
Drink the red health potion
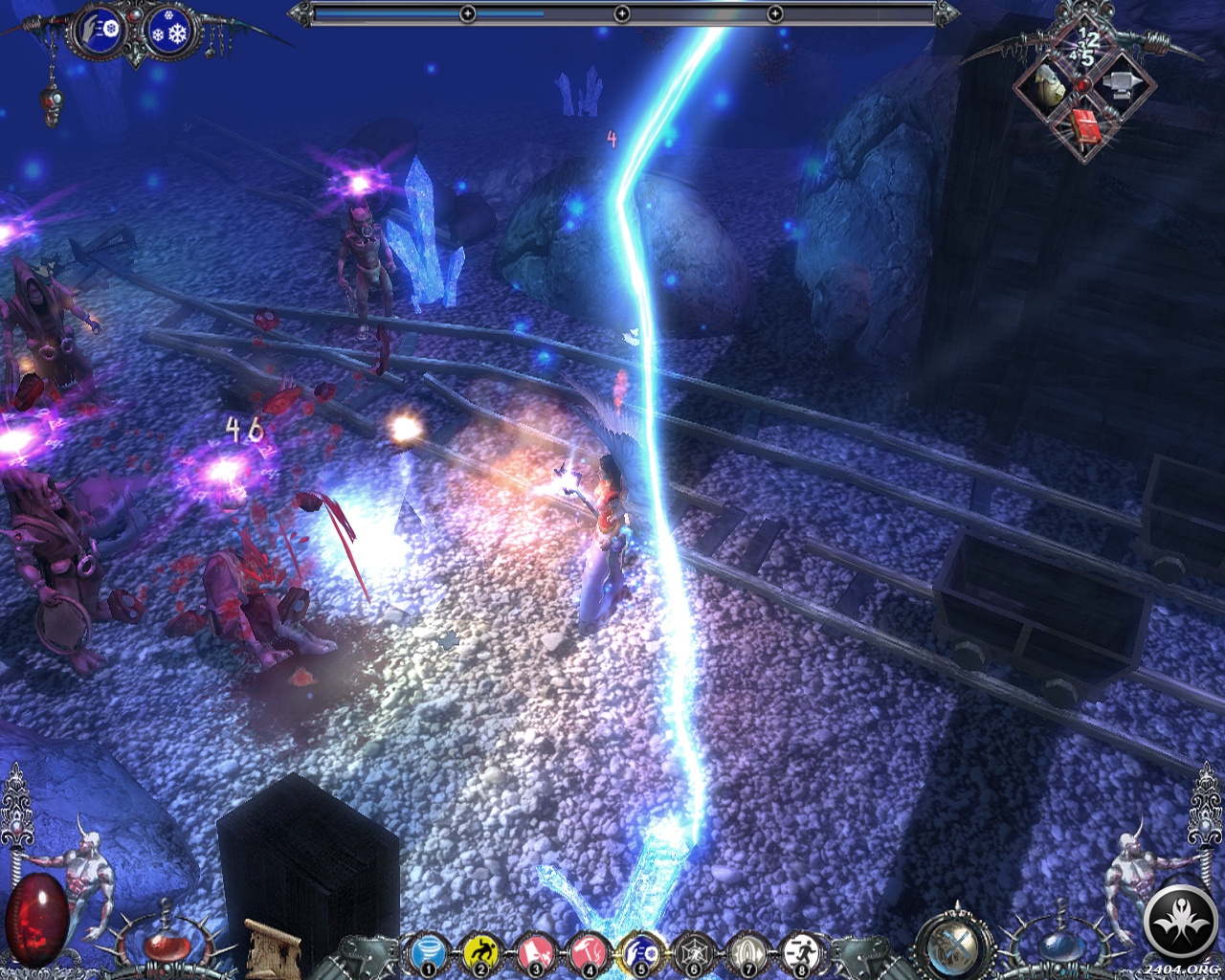168,947
